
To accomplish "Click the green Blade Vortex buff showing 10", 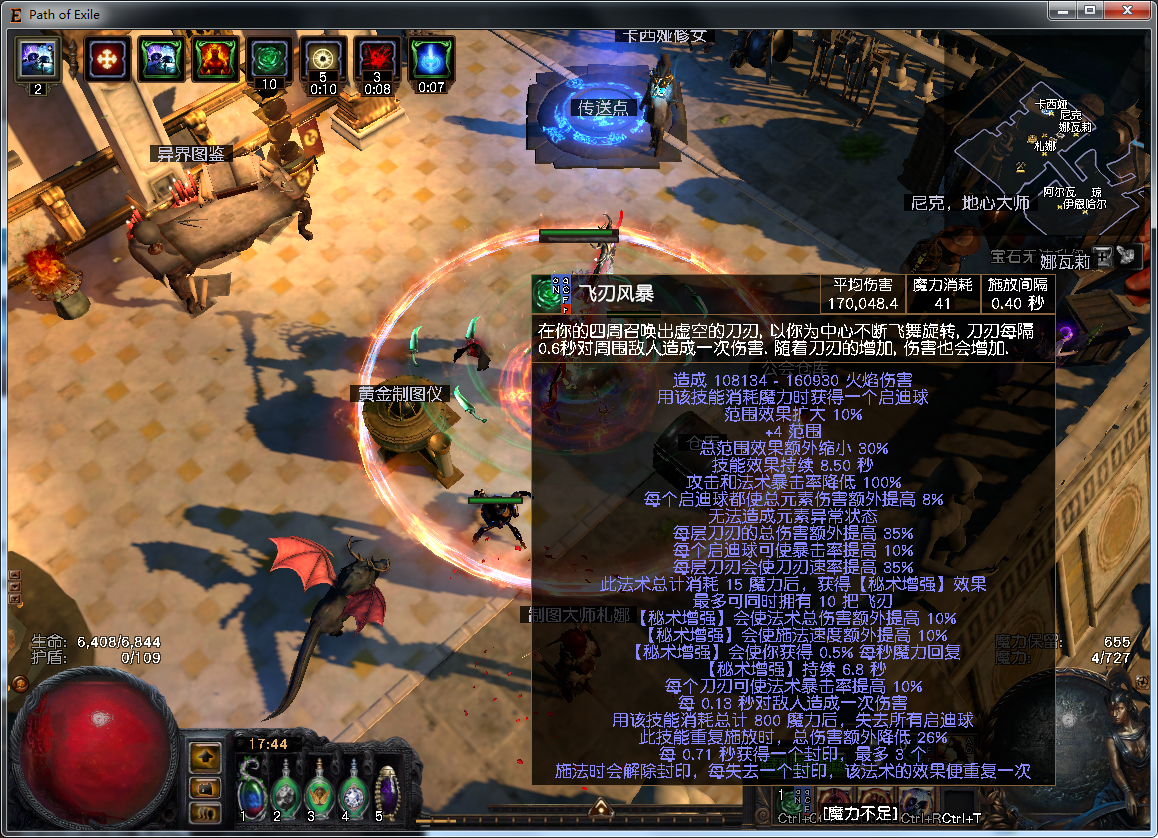I will [267, 60].
